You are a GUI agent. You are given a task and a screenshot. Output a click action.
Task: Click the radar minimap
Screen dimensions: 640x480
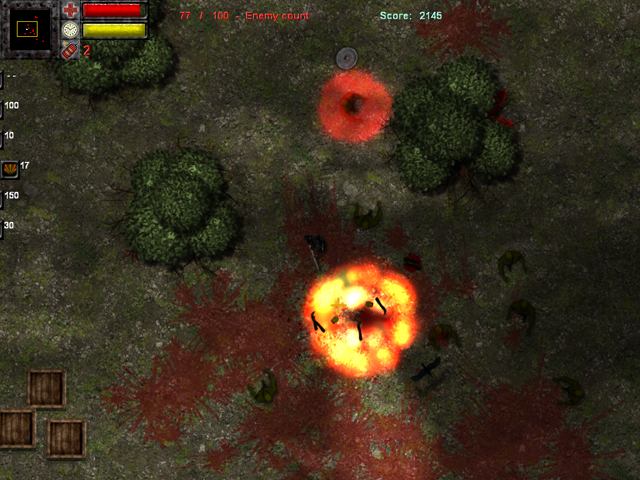30,28
